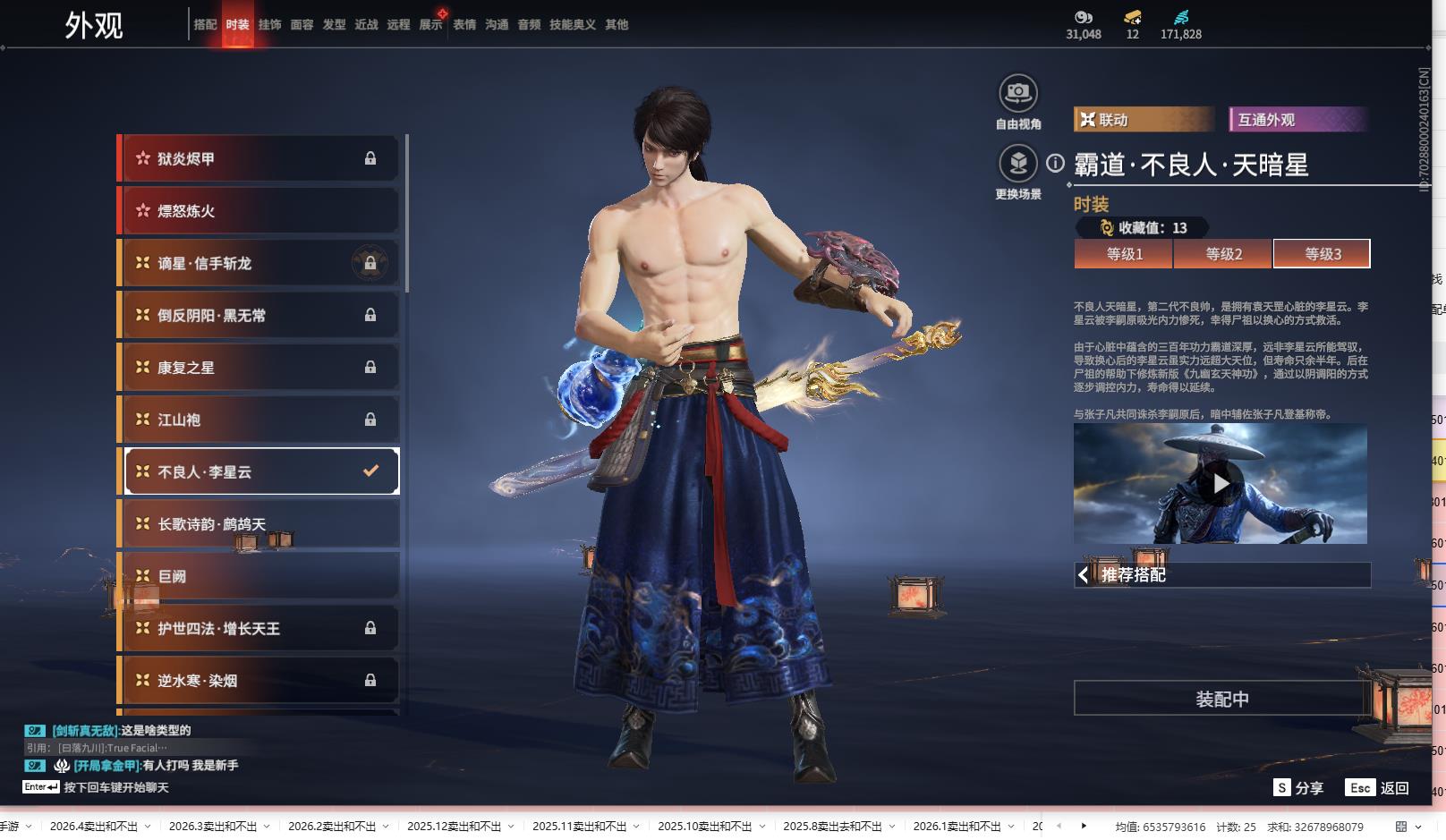Select the 等级2 outfit level

pyautogui.click(x=1223, y=254)
